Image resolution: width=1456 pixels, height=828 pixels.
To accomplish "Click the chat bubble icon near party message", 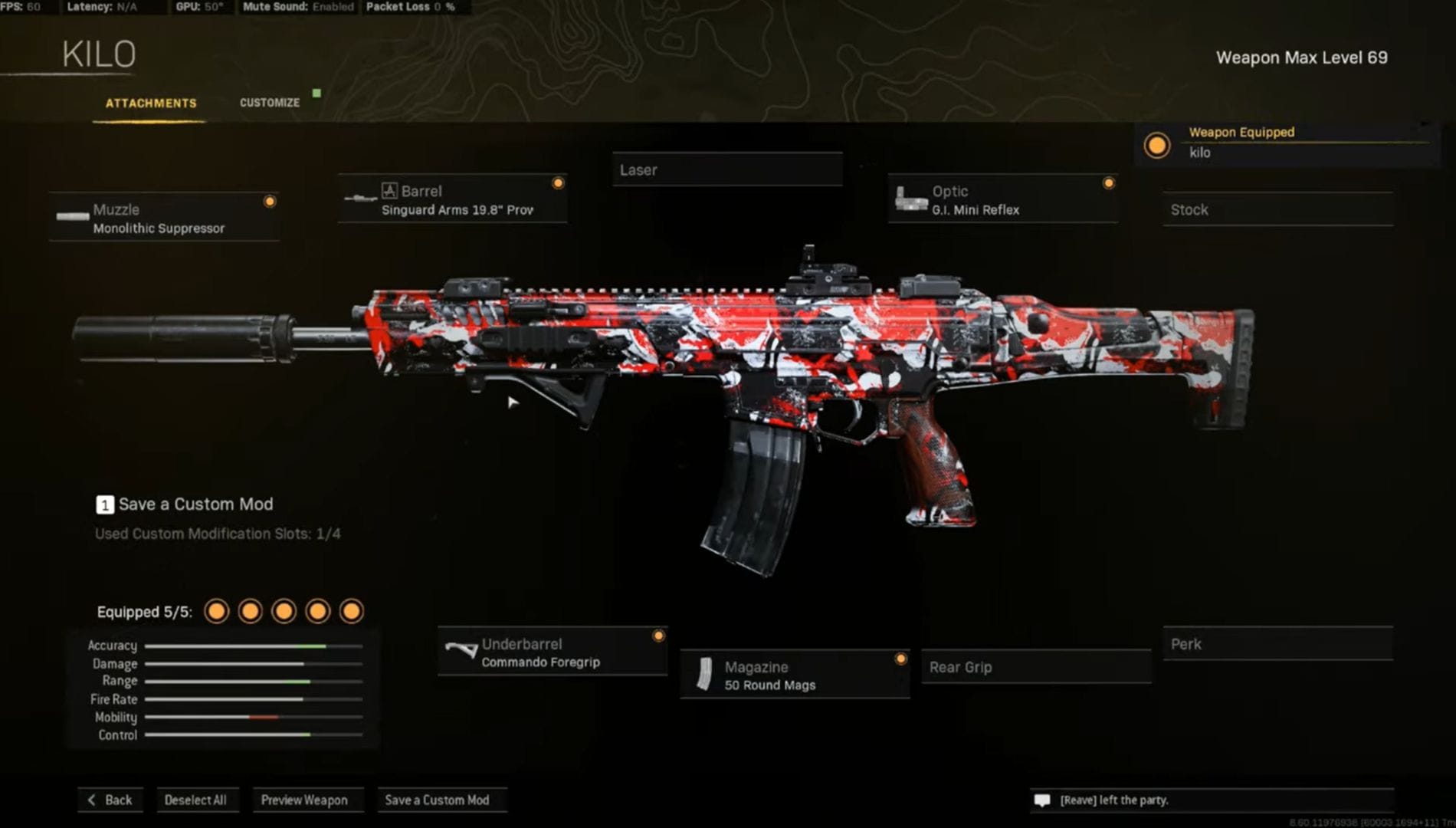I will pyautogui.click(x=1043, y=799).
